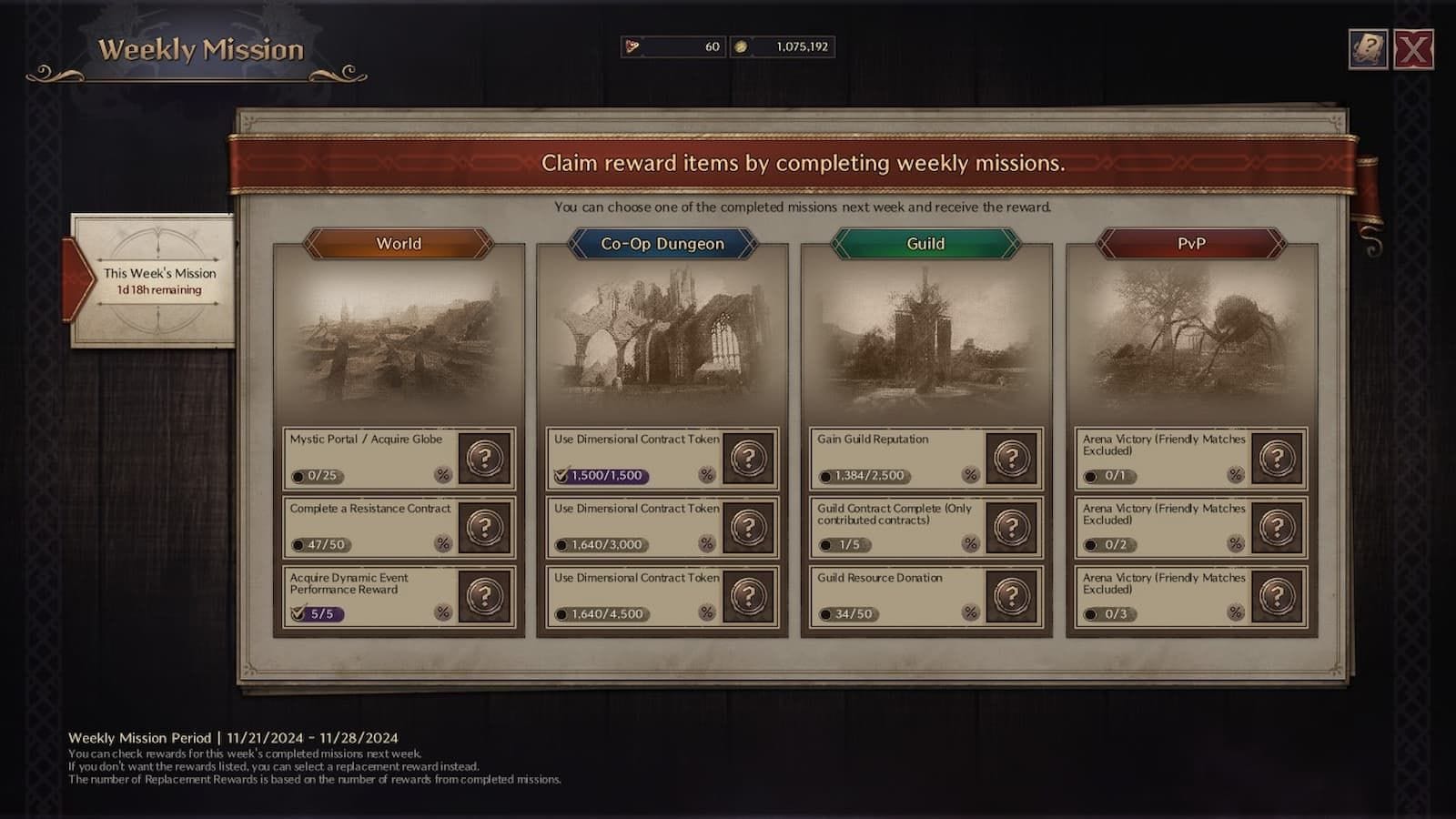Select the Guild category header

coord(925,244)
